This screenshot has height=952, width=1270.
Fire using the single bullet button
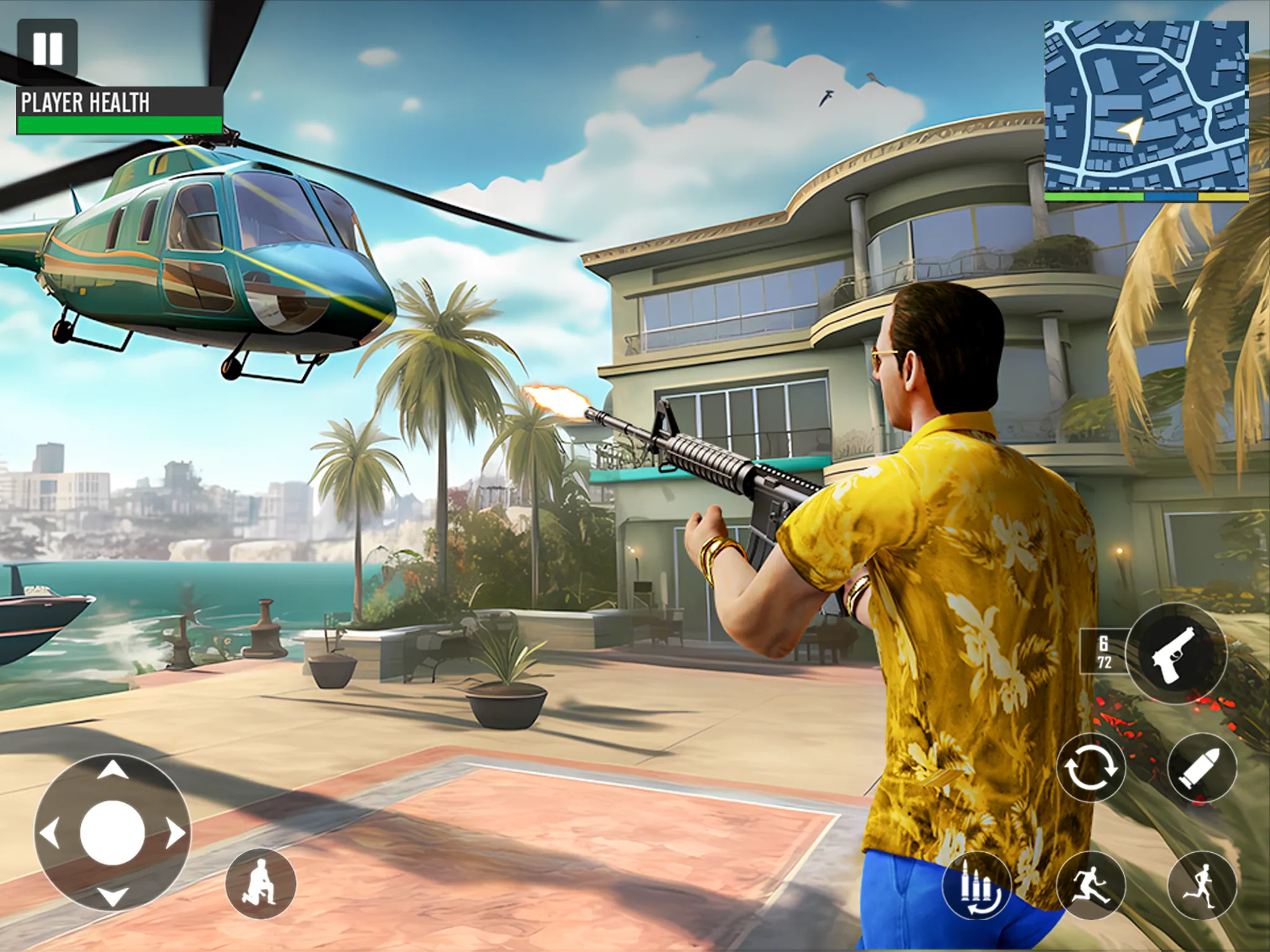(1202, 769)
